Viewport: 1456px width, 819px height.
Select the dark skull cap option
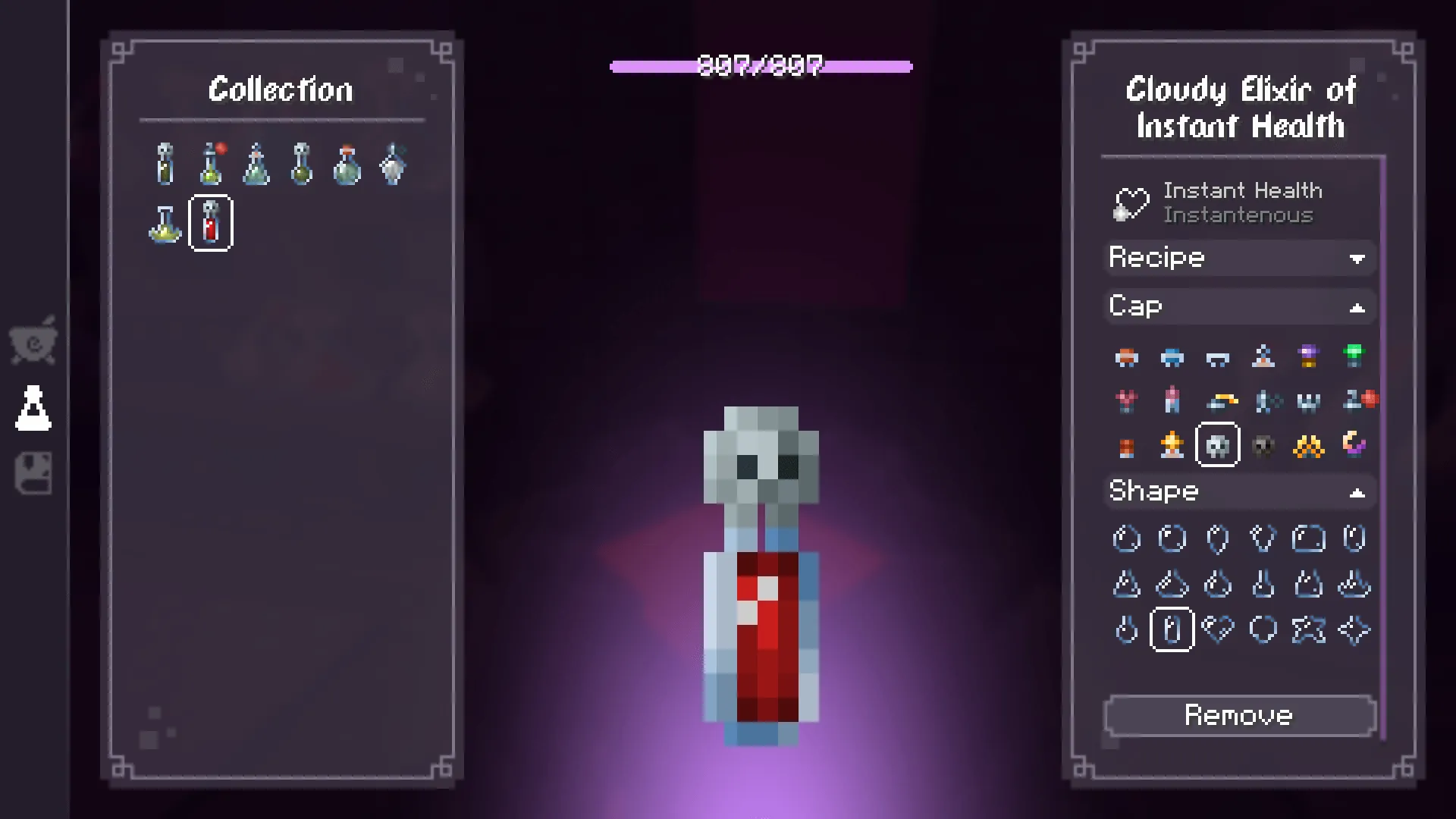(x=1263, y=445)
